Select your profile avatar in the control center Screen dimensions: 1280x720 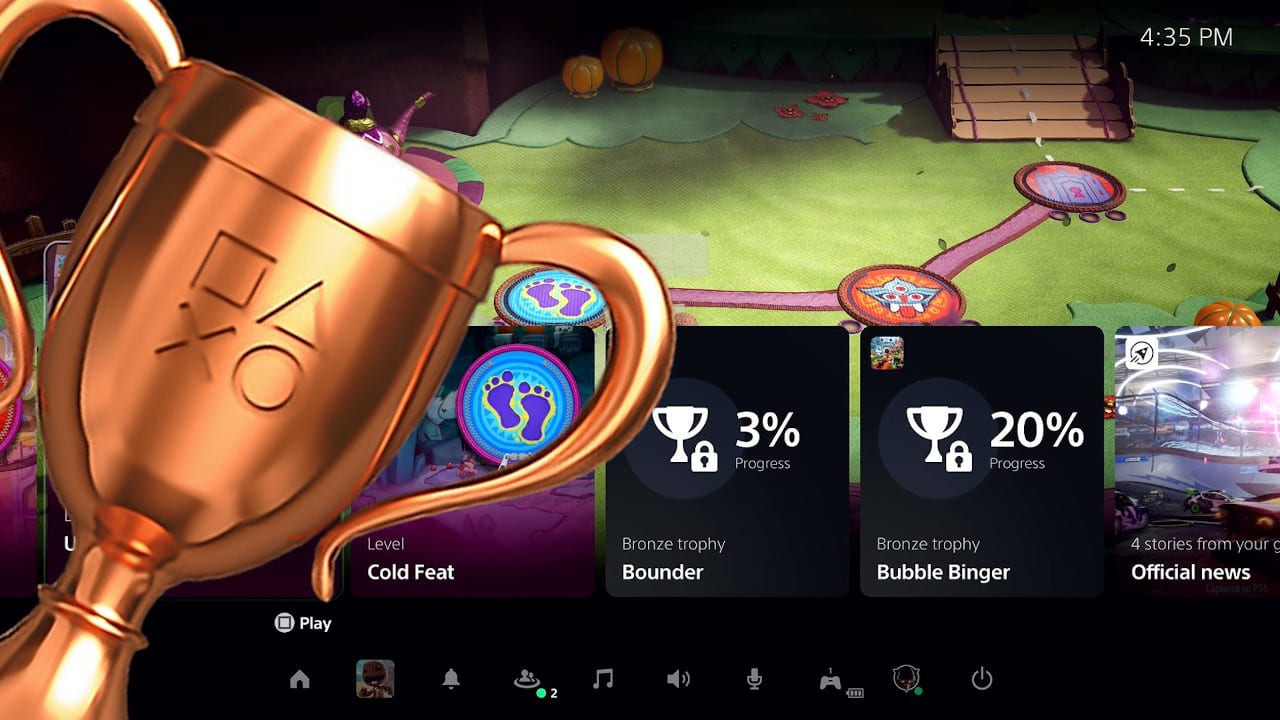click(x=905, y=679)
